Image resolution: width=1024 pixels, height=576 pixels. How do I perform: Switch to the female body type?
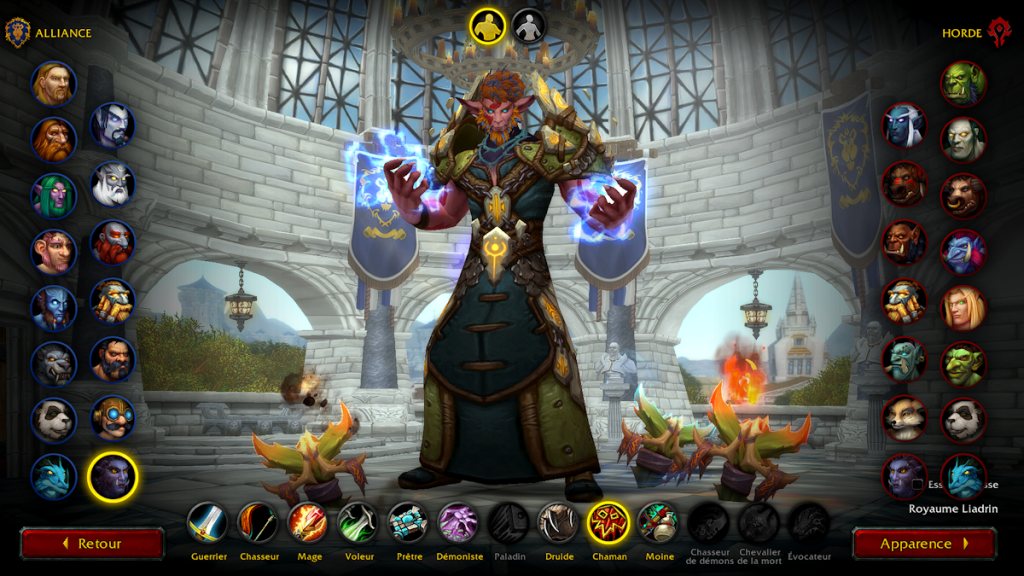pos(529,26)
